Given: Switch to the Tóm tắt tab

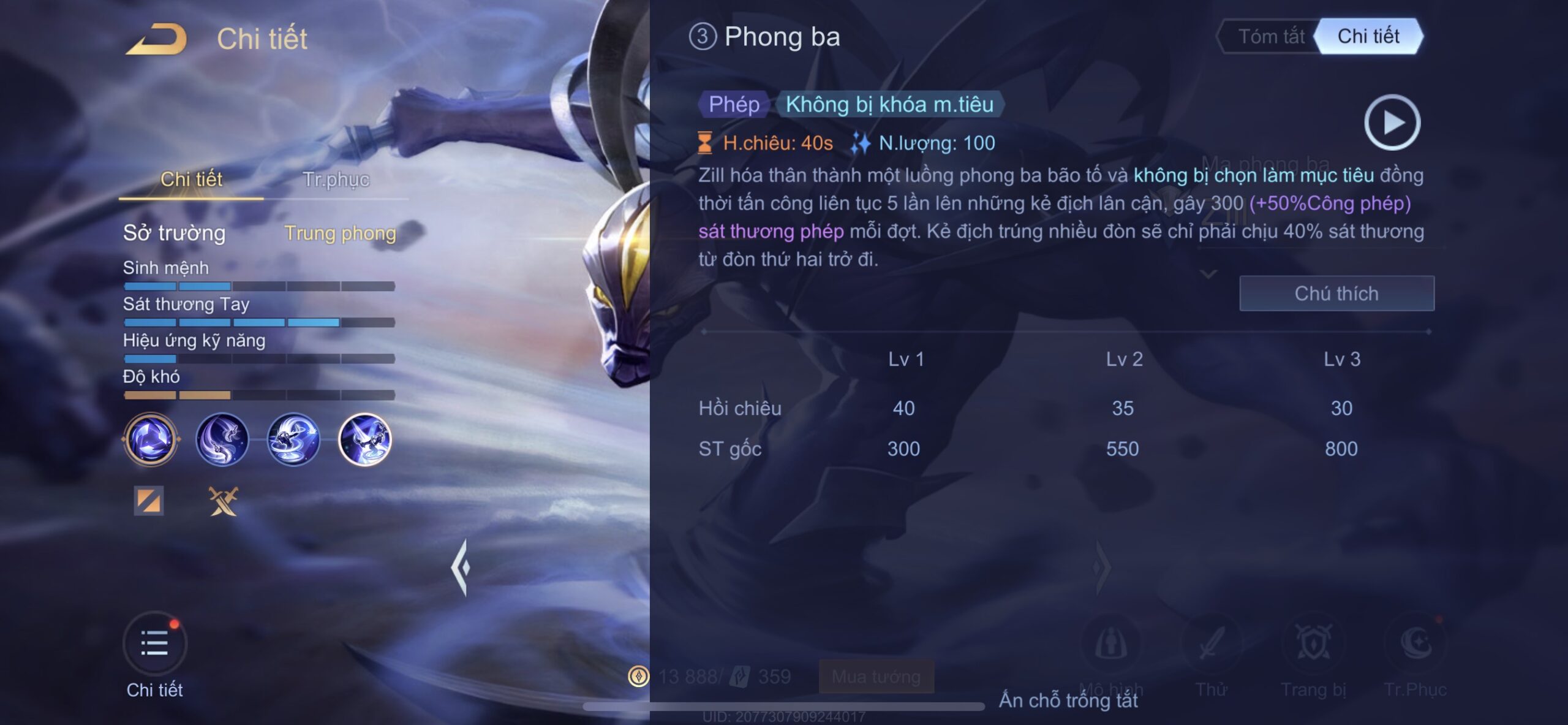Looking at the screenshot, I should 1270,37.
